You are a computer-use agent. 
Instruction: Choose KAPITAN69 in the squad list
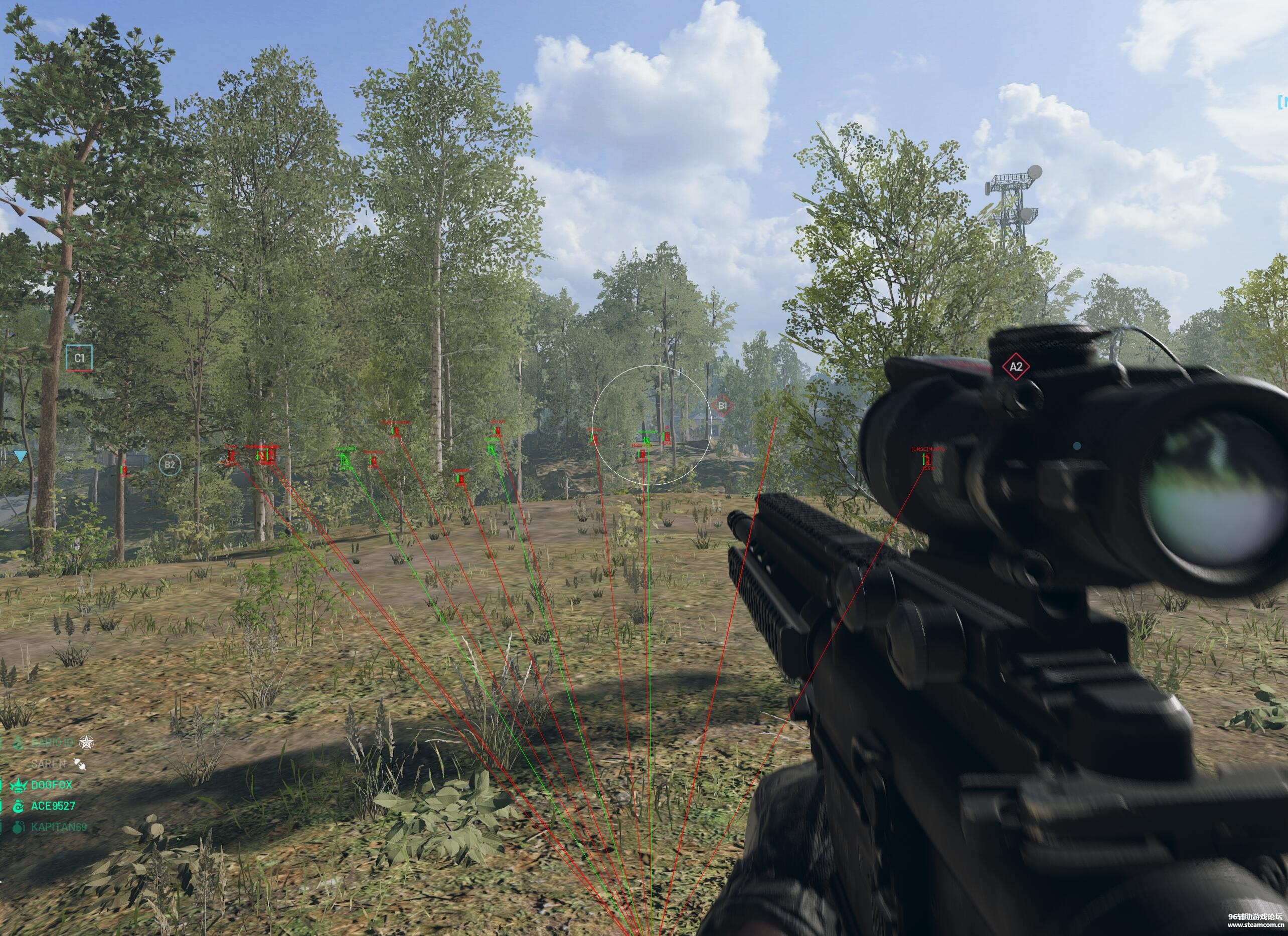(59, 826)
